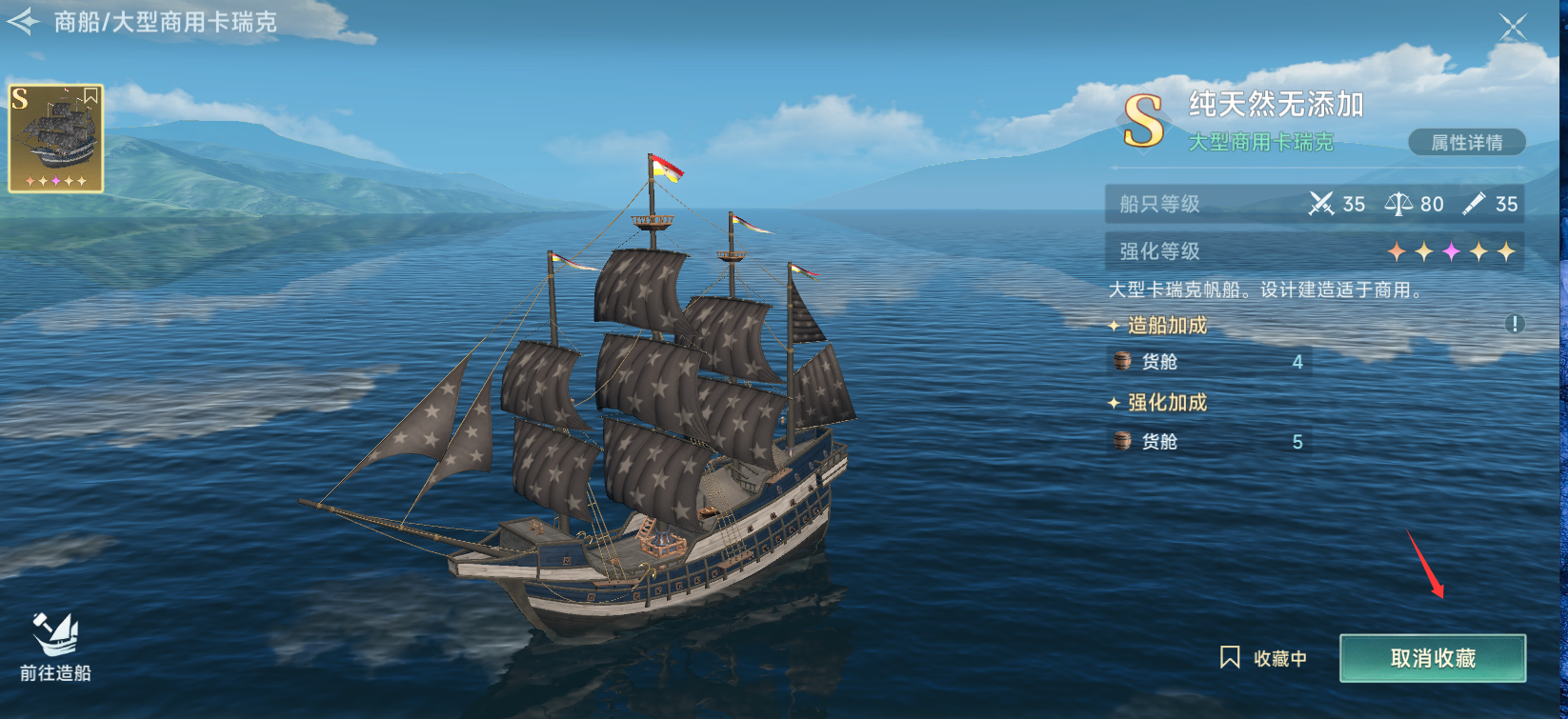Open 前往造船 shipbuilding shortcut
Image resolution: width=1568 pixels, height=719 pixels.
point(55,648)
